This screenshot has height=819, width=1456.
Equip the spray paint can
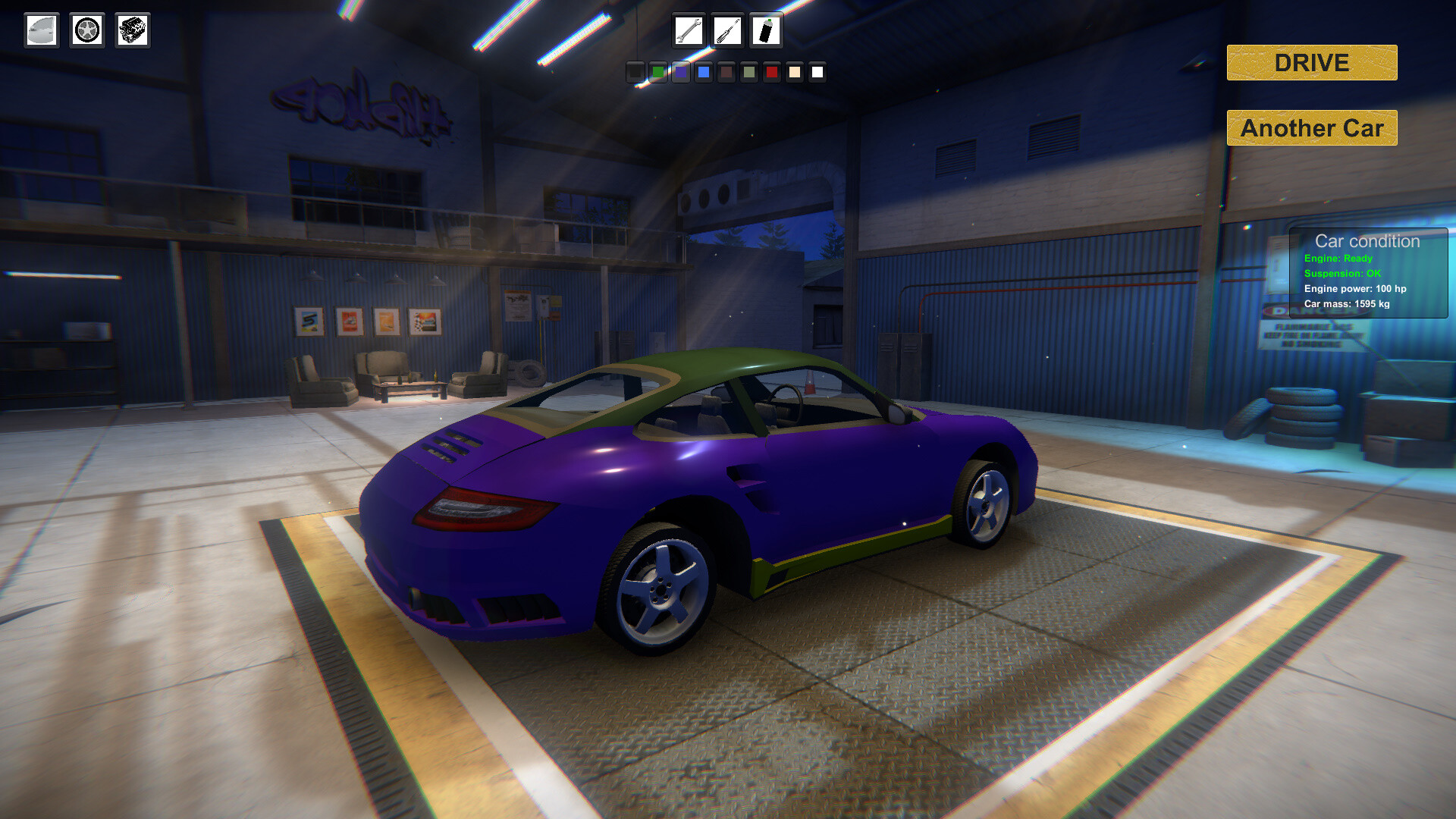(x=765, y=31)
